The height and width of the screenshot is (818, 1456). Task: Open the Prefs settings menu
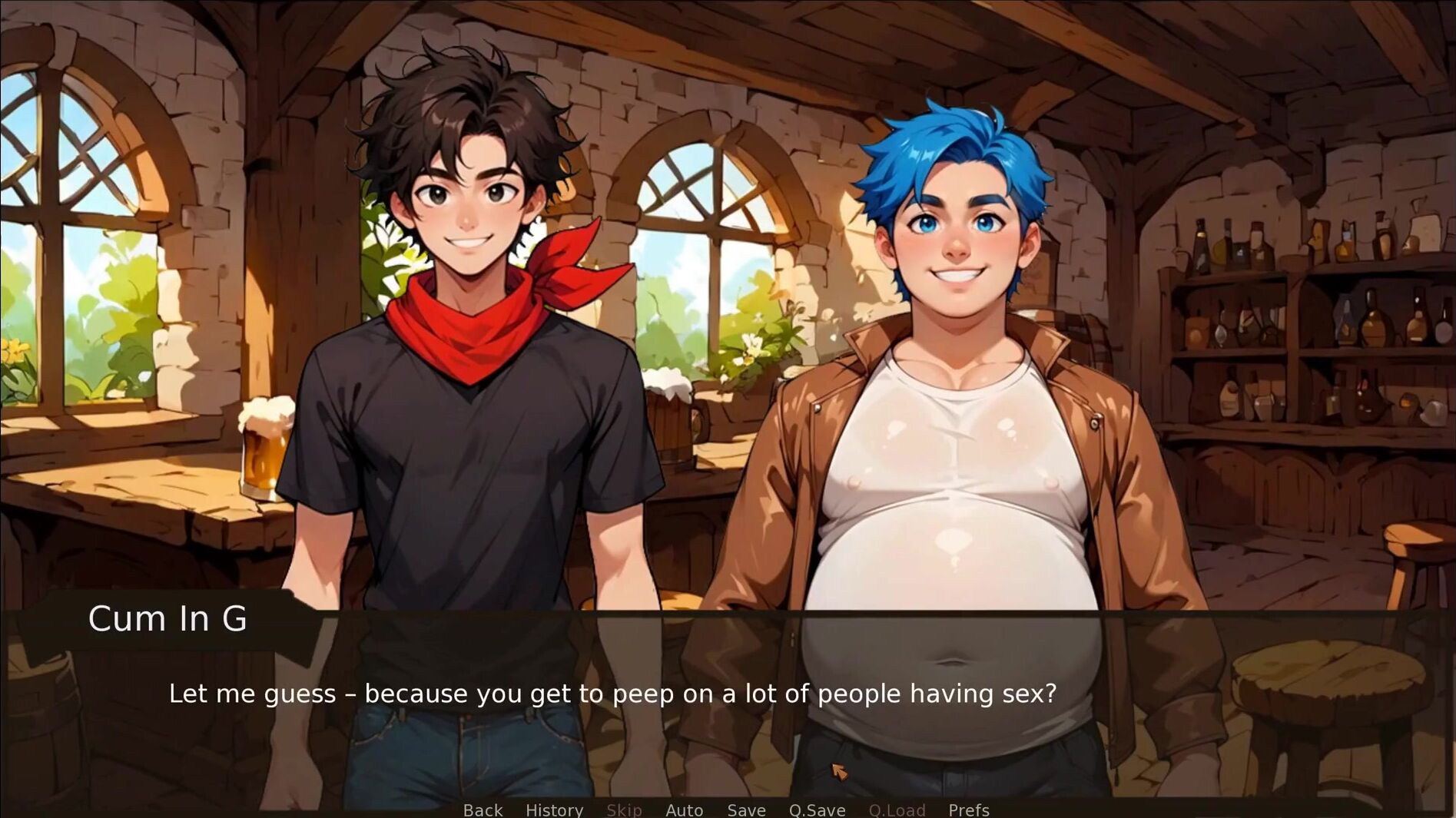tap(968, 810)
